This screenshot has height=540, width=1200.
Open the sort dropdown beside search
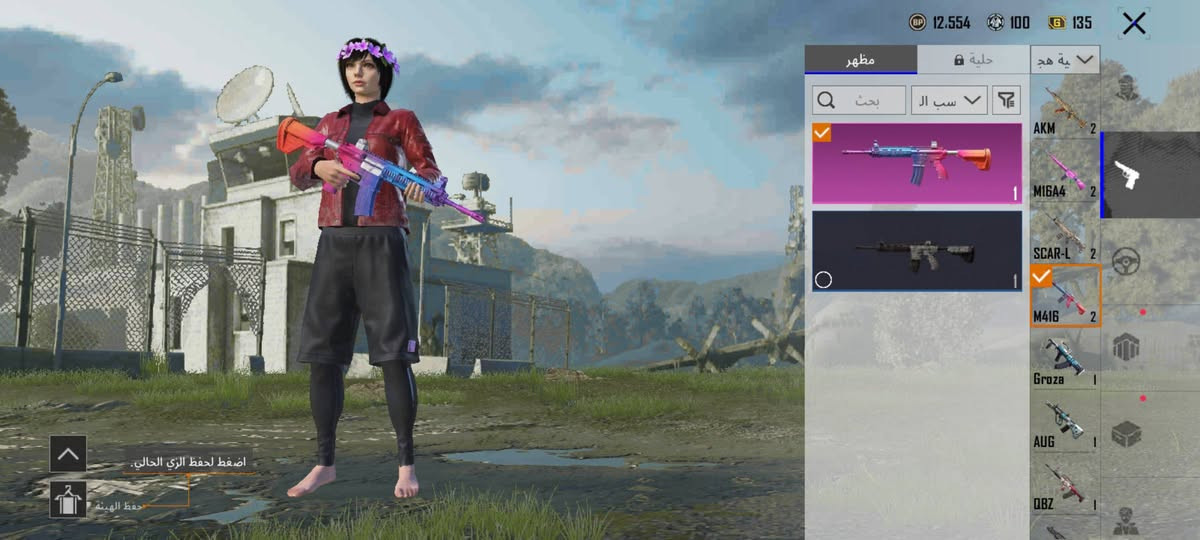click(948, 99)
